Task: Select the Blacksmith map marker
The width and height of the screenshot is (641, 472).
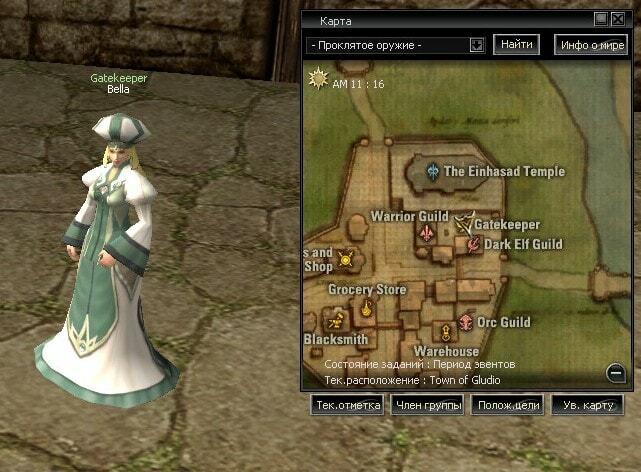Action: (336, 321)
